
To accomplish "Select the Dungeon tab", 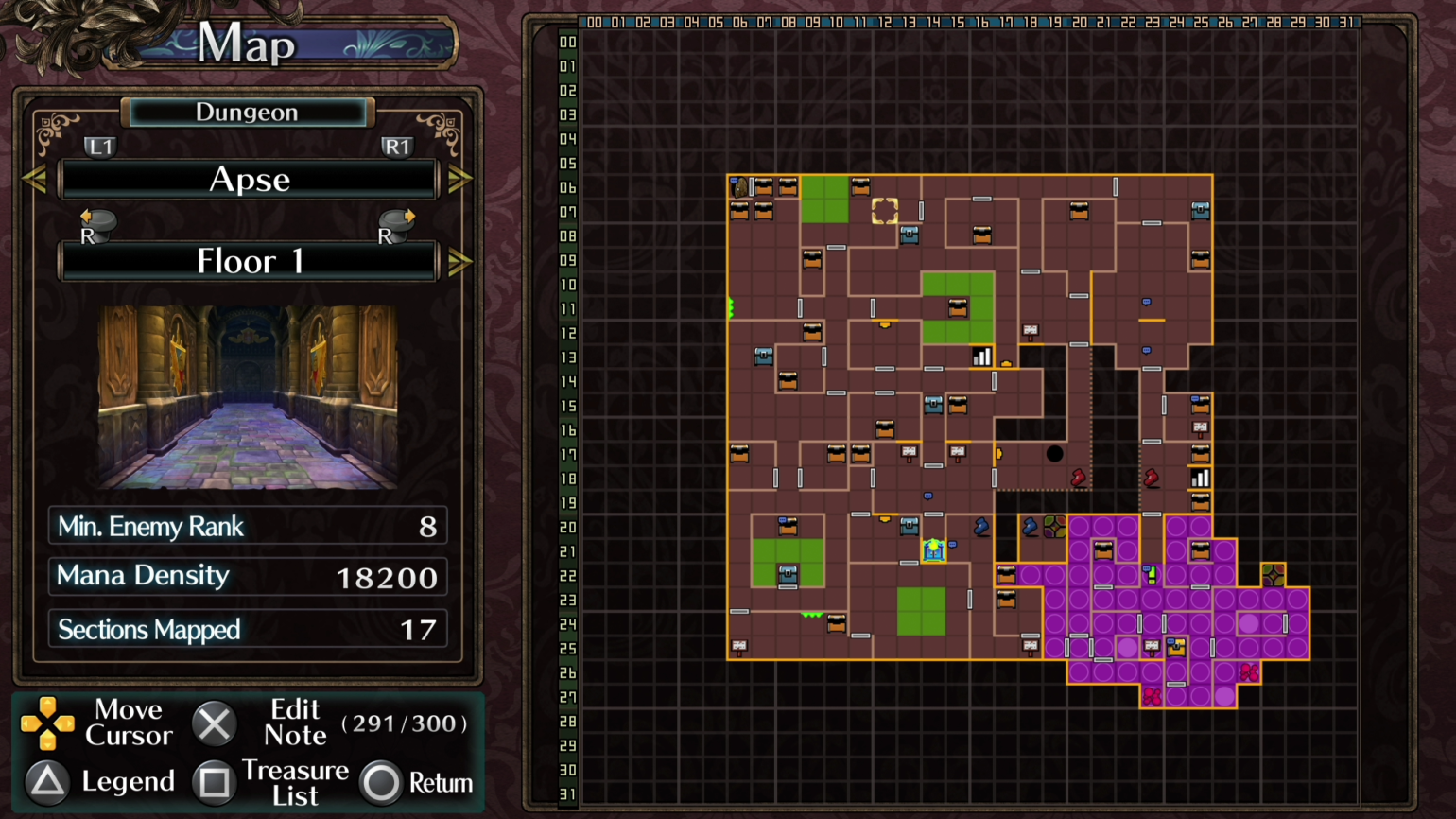I will pos(246,112).
